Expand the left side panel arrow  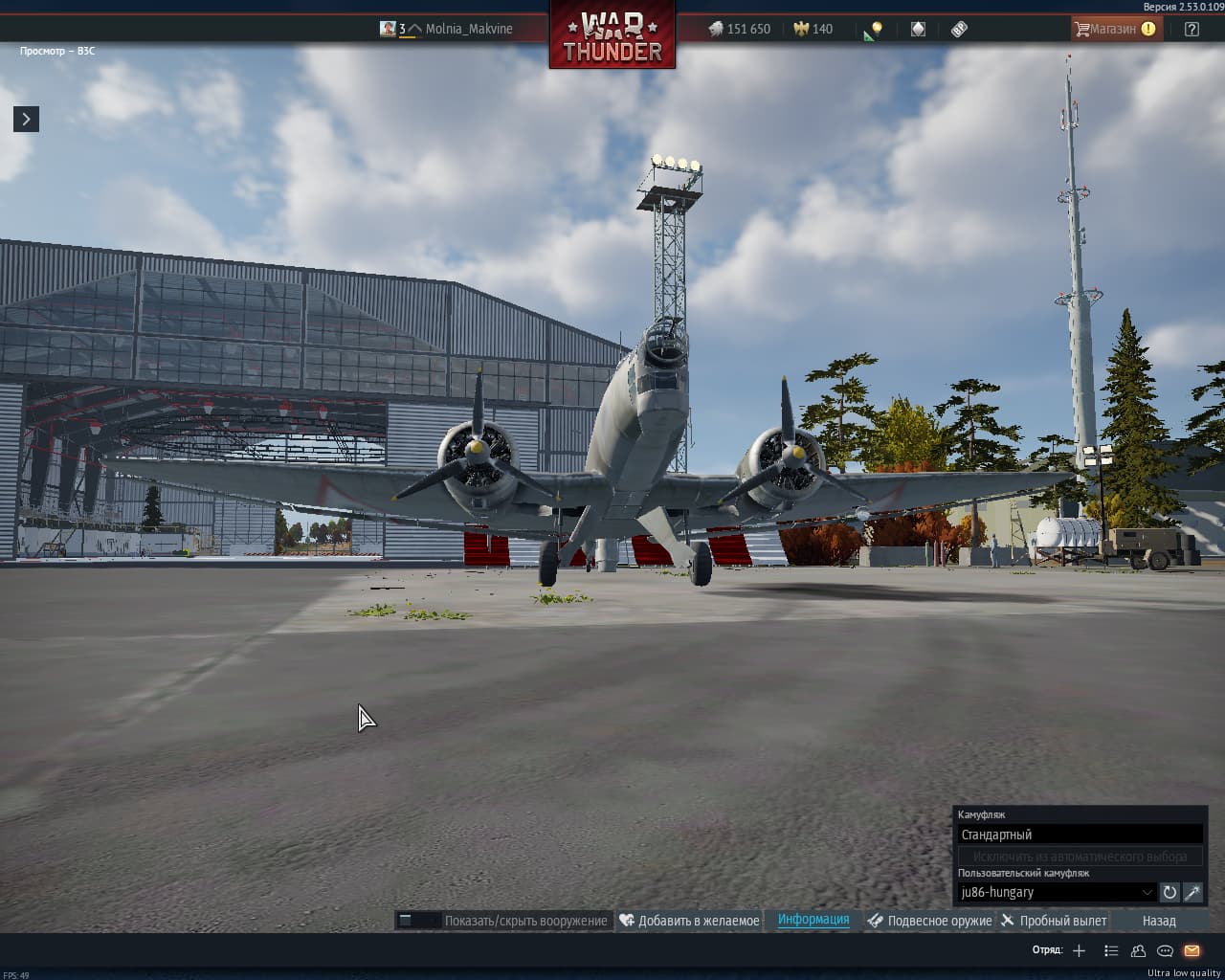pyautogui.click(x=26, y=119)
